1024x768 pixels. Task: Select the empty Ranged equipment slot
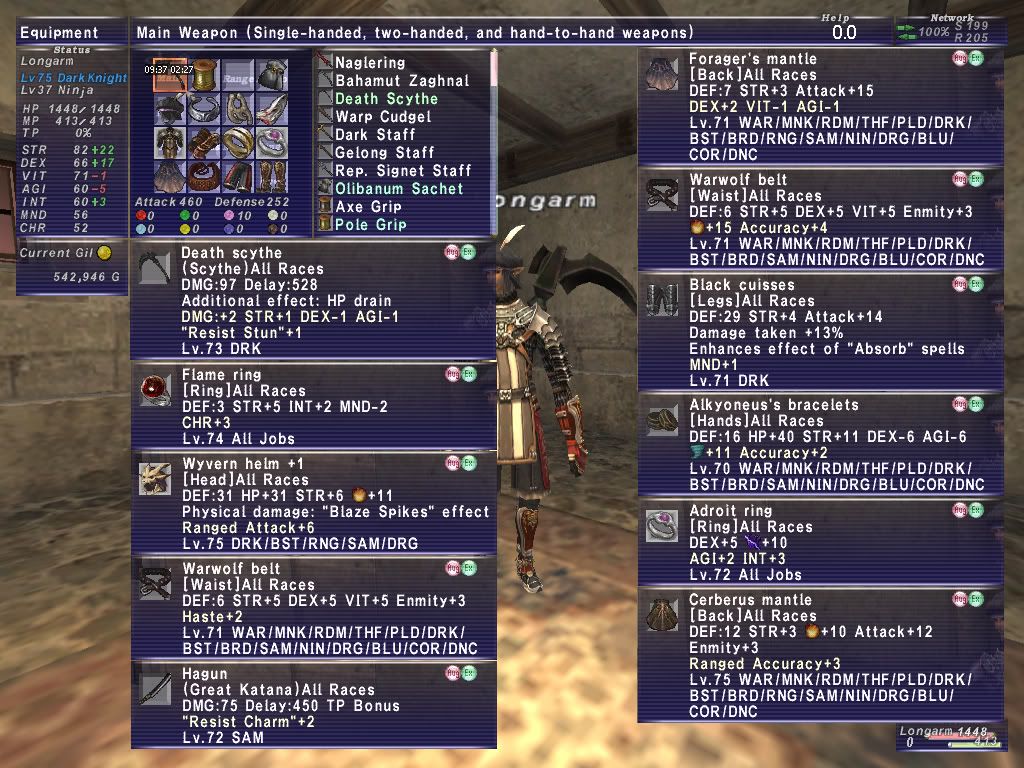click(238, 75)
